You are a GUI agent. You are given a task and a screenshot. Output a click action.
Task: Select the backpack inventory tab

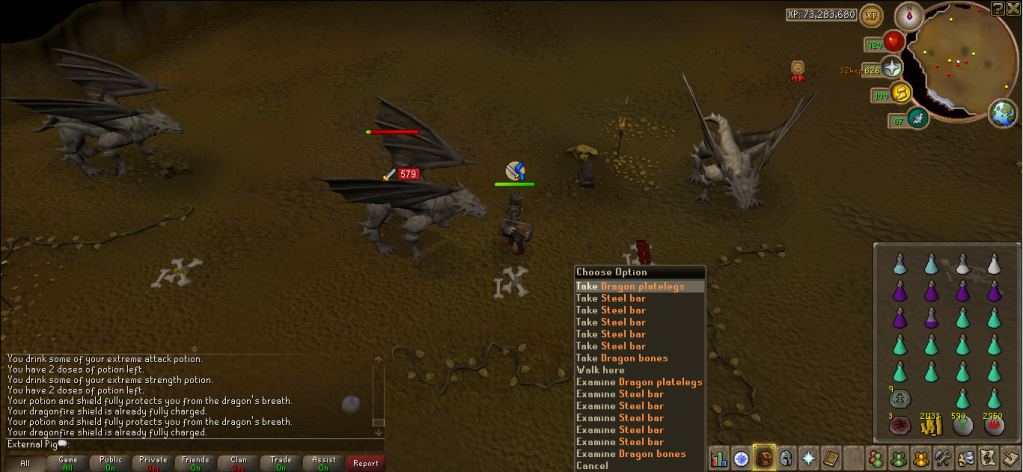[x=763, y=458]
